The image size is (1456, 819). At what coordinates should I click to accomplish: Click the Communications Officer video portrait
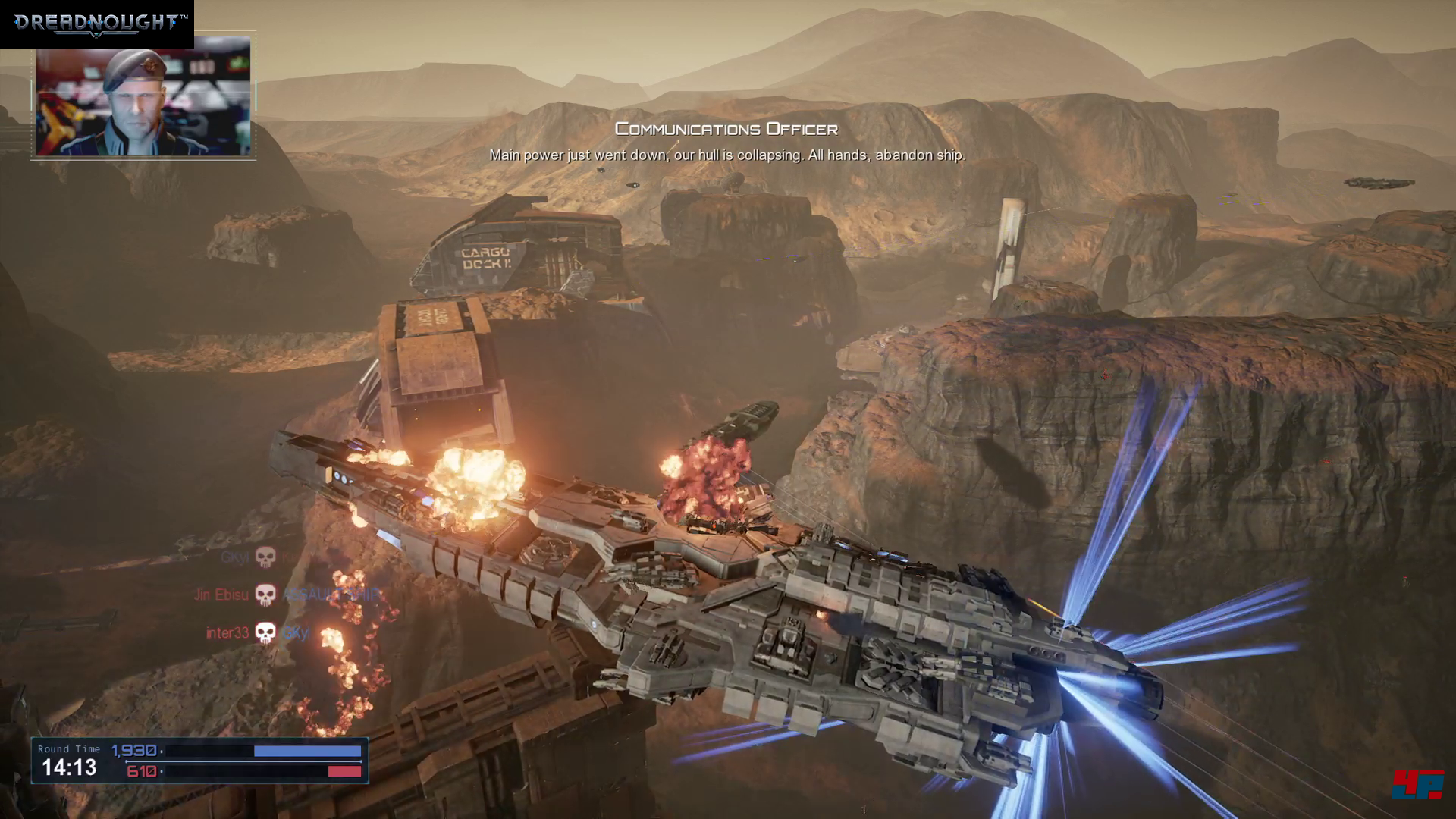coord(143,96)
